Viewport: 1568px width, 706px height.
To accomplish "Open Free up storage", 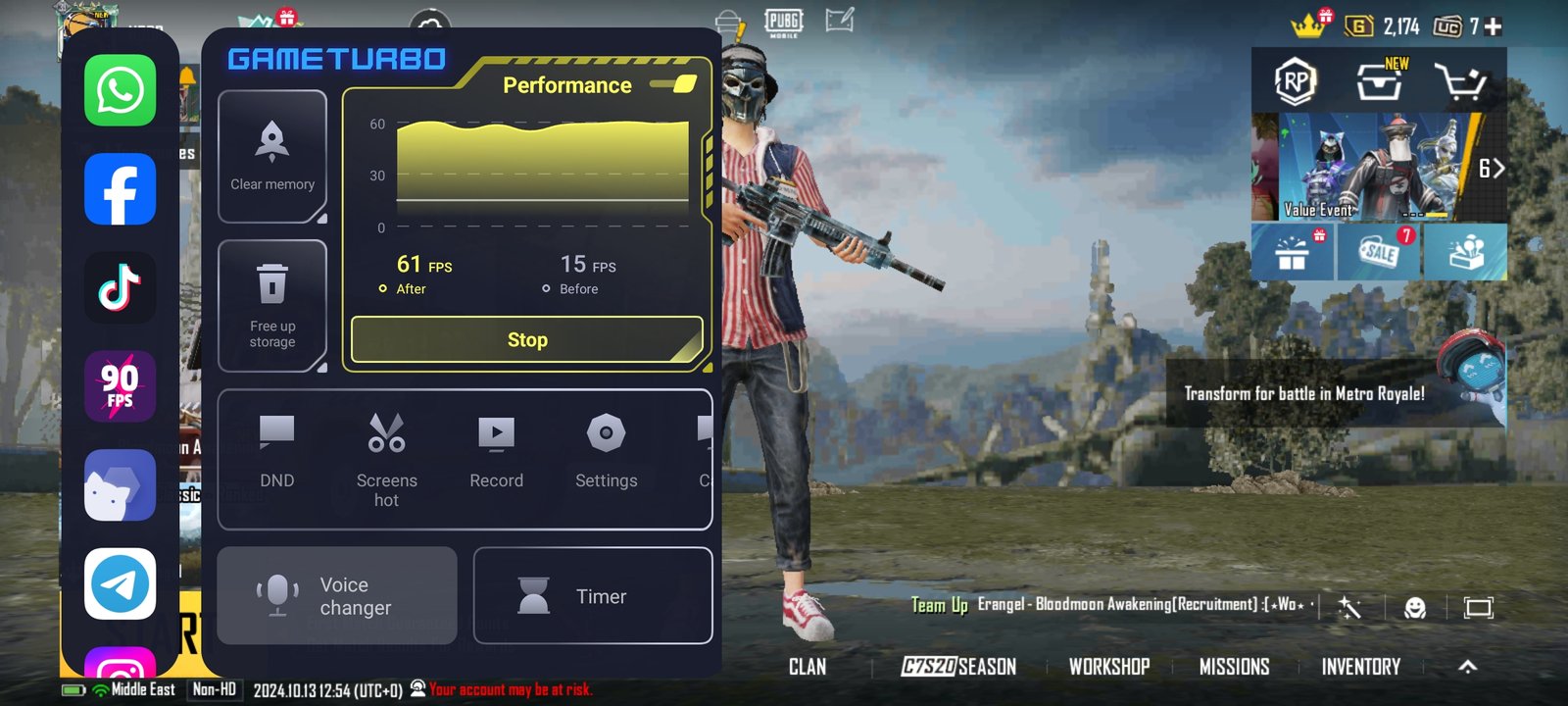I will click(272, 304).
